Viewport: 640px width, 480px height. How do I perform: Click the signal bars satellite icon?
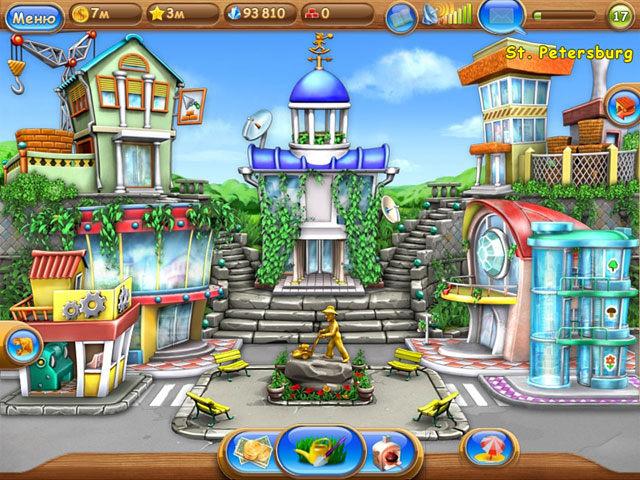[x=448, y=14]
